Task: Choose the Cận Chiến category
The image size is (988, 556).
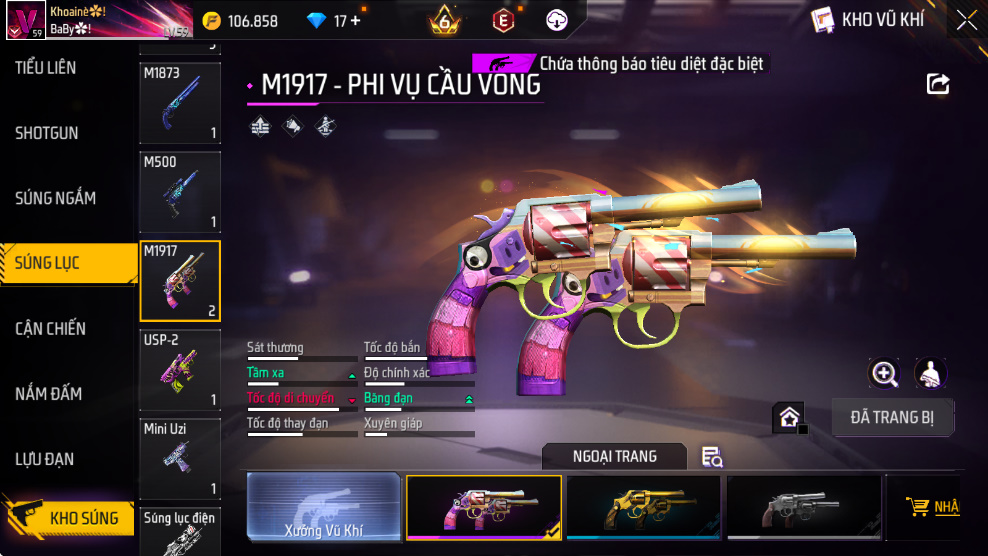Action: [x=51, y=329]
